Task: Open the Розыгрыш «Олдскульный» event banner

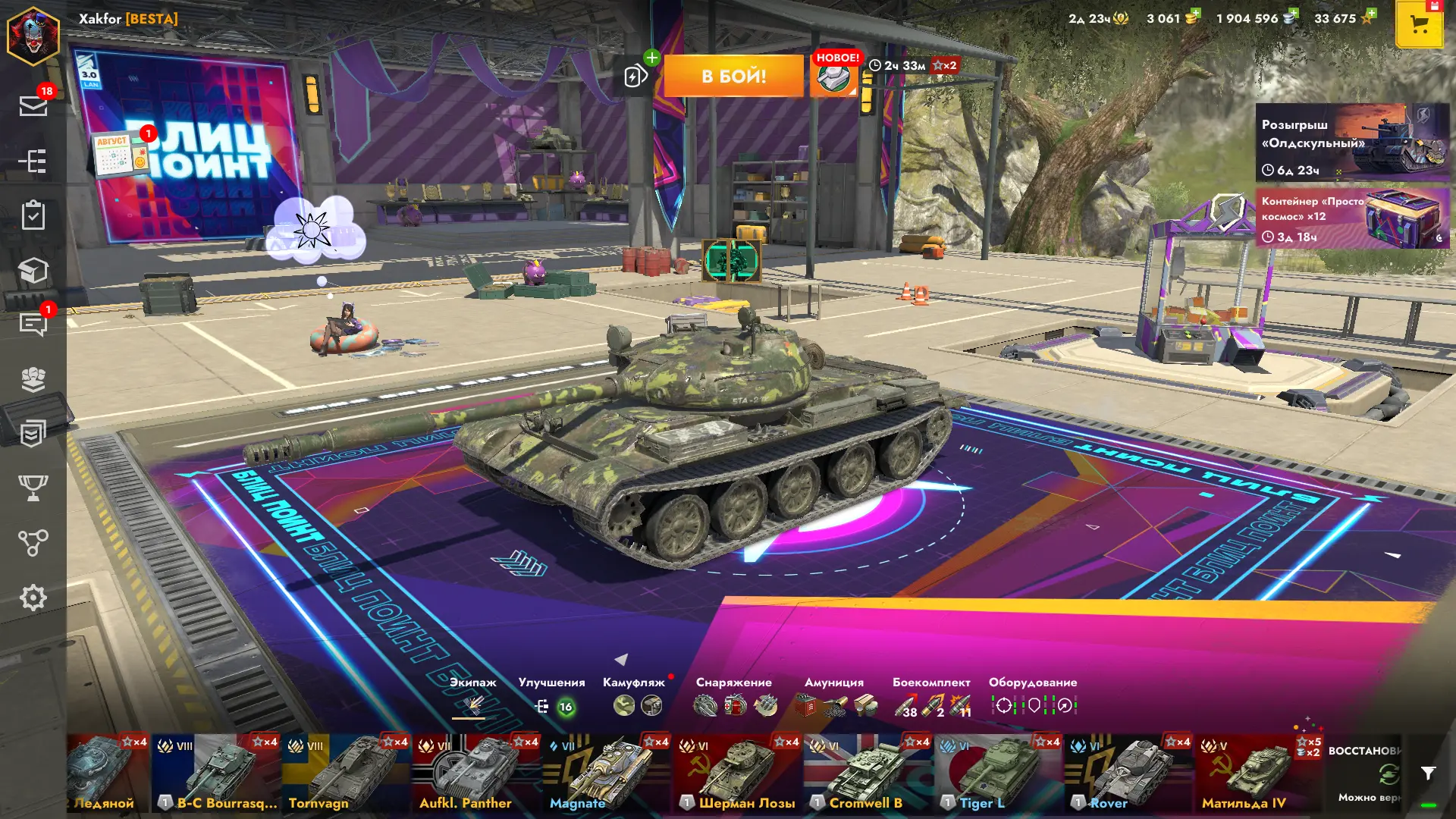Action: 1352,143
